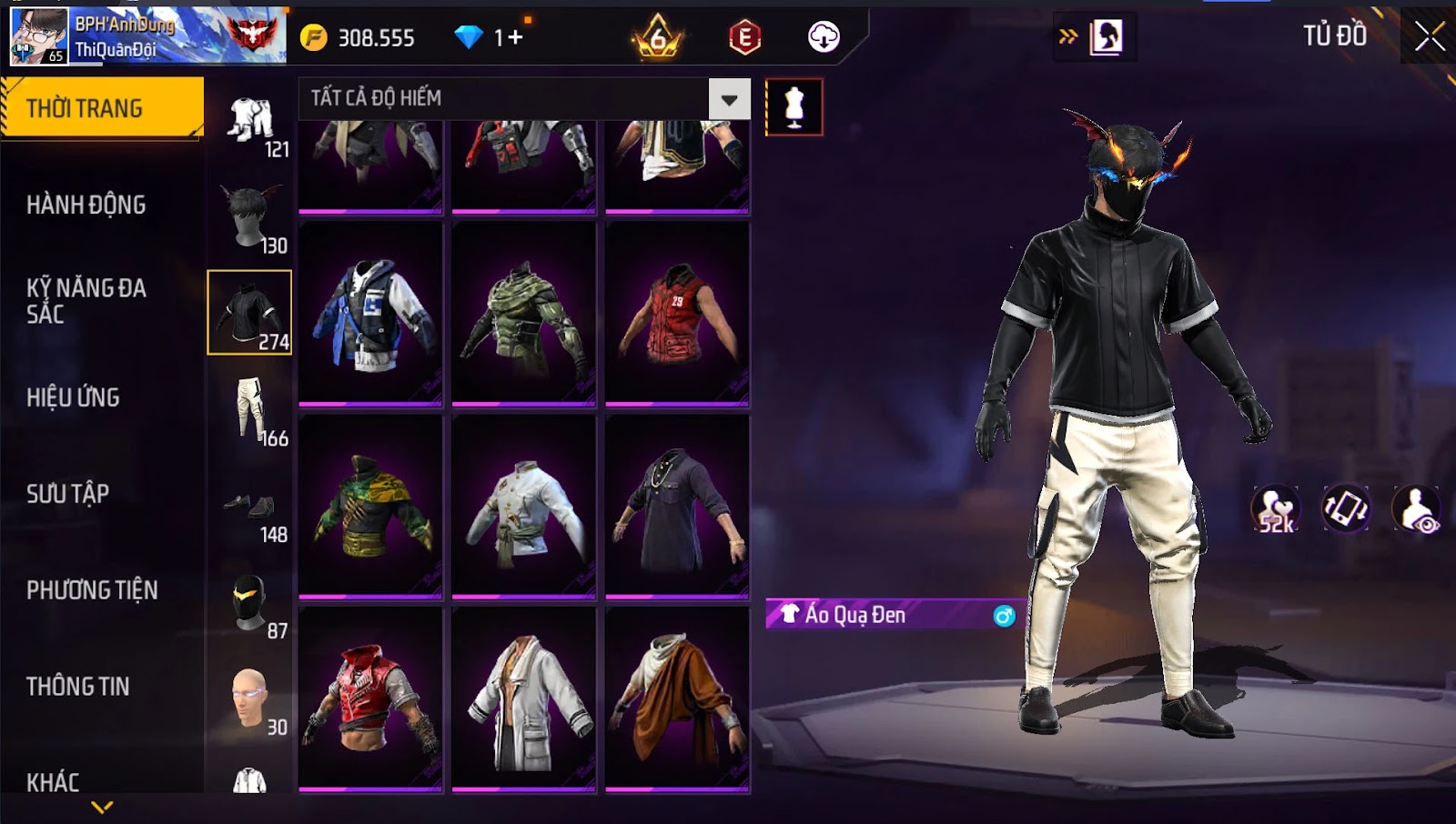Open the Thông Tin tab
This screenshot has width=1456, height=824.
[78, 687]
